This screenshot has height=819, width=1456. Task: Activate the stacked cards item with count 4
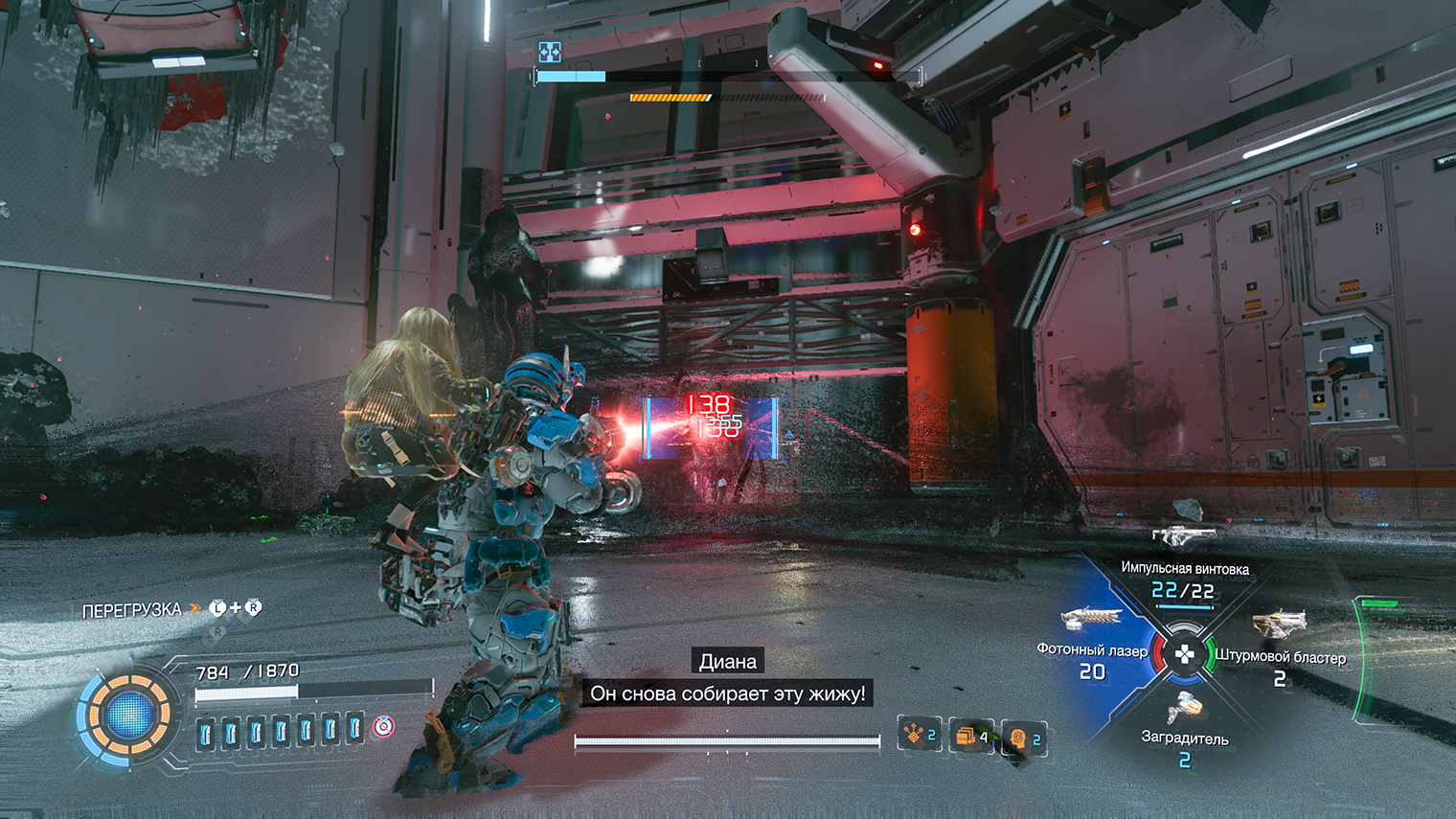[x=970, y=736]
